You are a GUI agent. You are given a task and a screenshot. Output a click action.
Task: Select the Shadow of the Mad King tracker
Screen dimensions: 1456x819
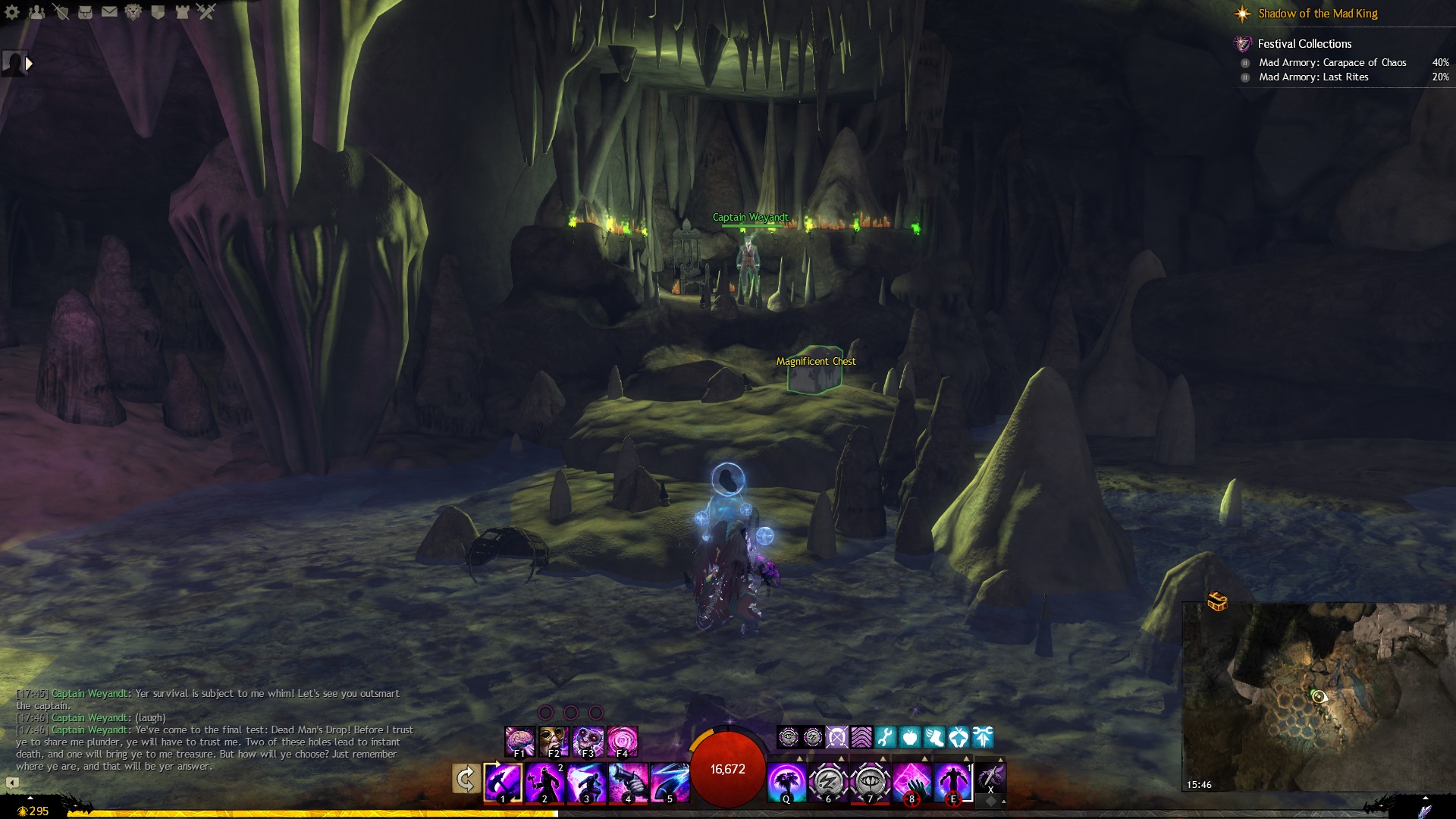(x=1317, y=14)
